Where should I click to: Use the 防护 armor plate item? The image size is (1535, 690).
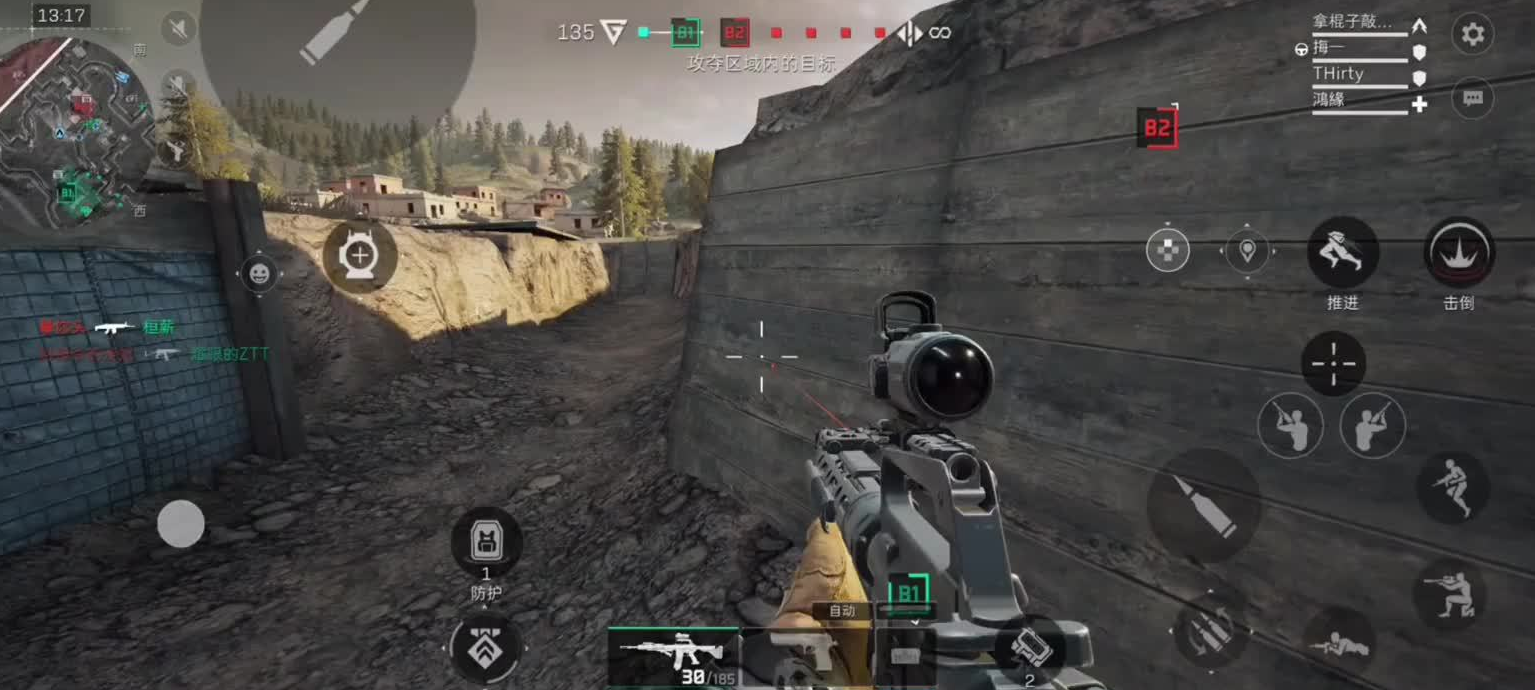pos(486,542)
